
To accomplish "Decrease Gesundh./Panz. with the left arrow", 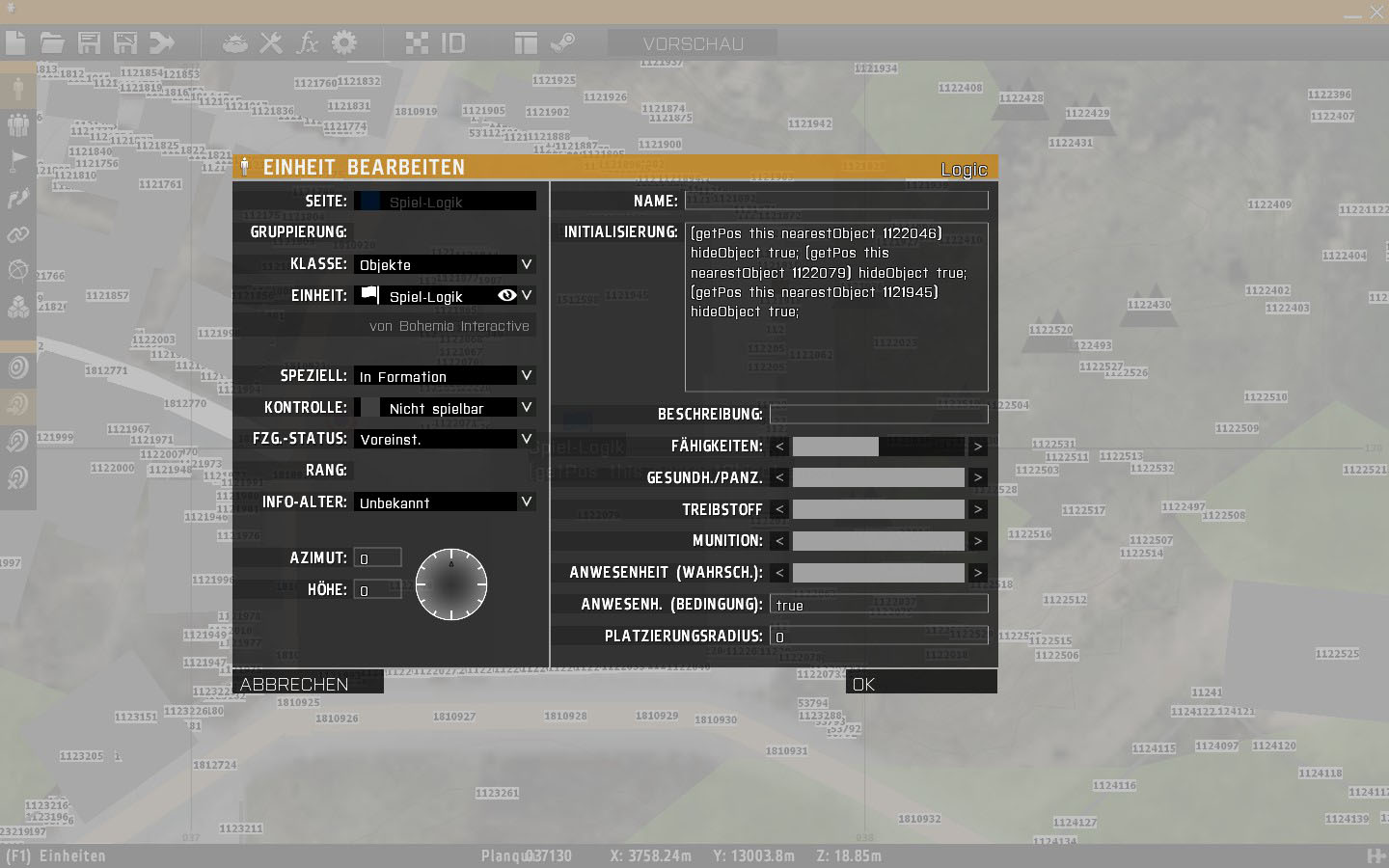I will [779, 478].
